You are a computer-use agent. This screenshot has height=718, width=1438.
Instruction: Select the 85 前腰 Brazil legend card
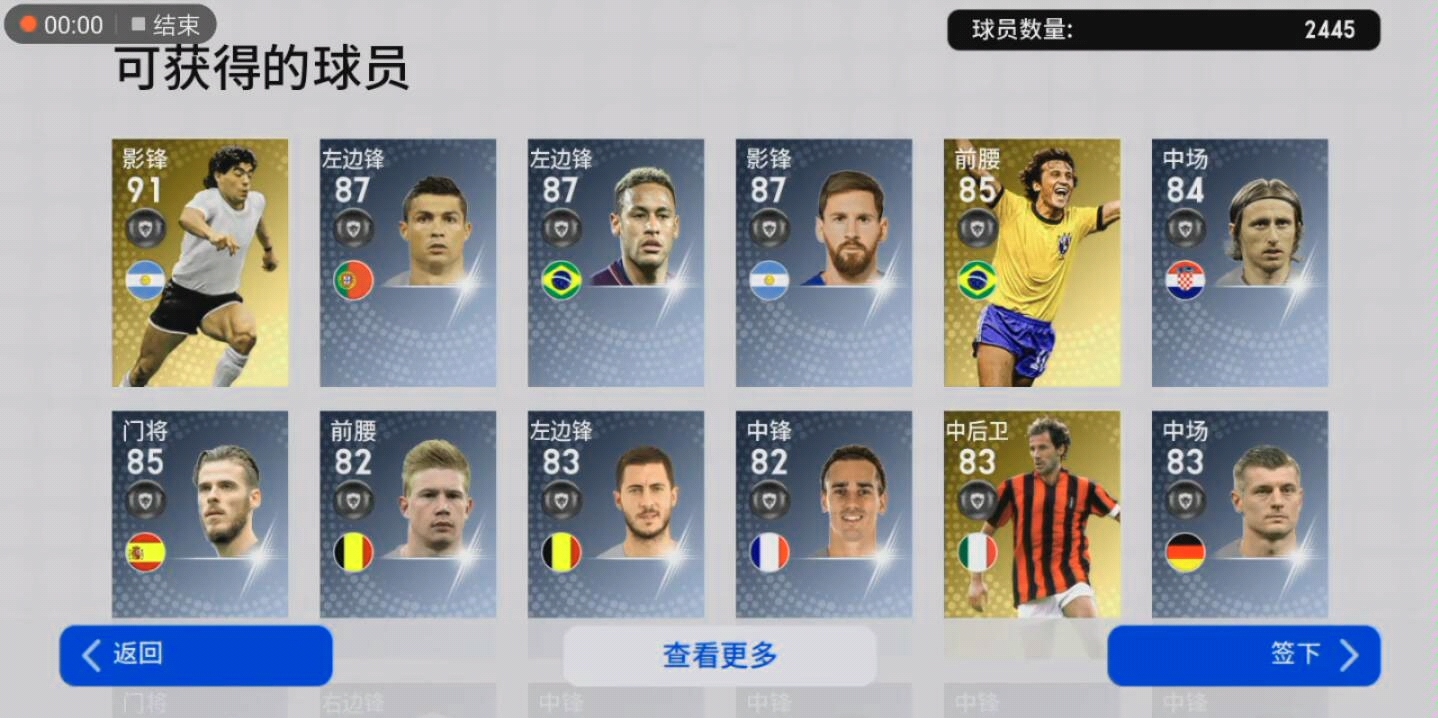pos(1032,262)
